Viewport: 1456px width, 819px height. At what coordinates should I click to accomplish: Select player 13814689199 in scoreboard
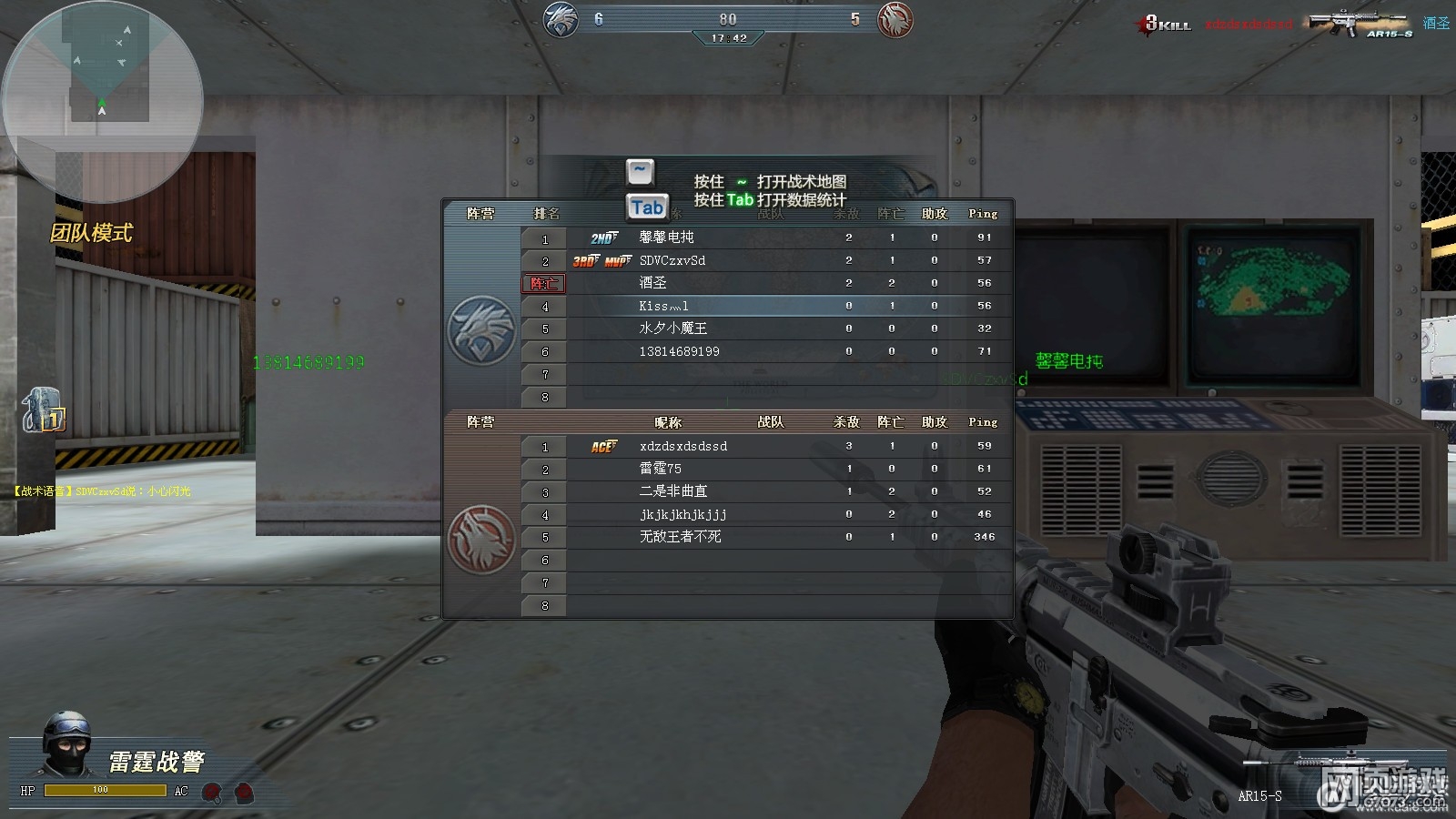tap(679, 351)
